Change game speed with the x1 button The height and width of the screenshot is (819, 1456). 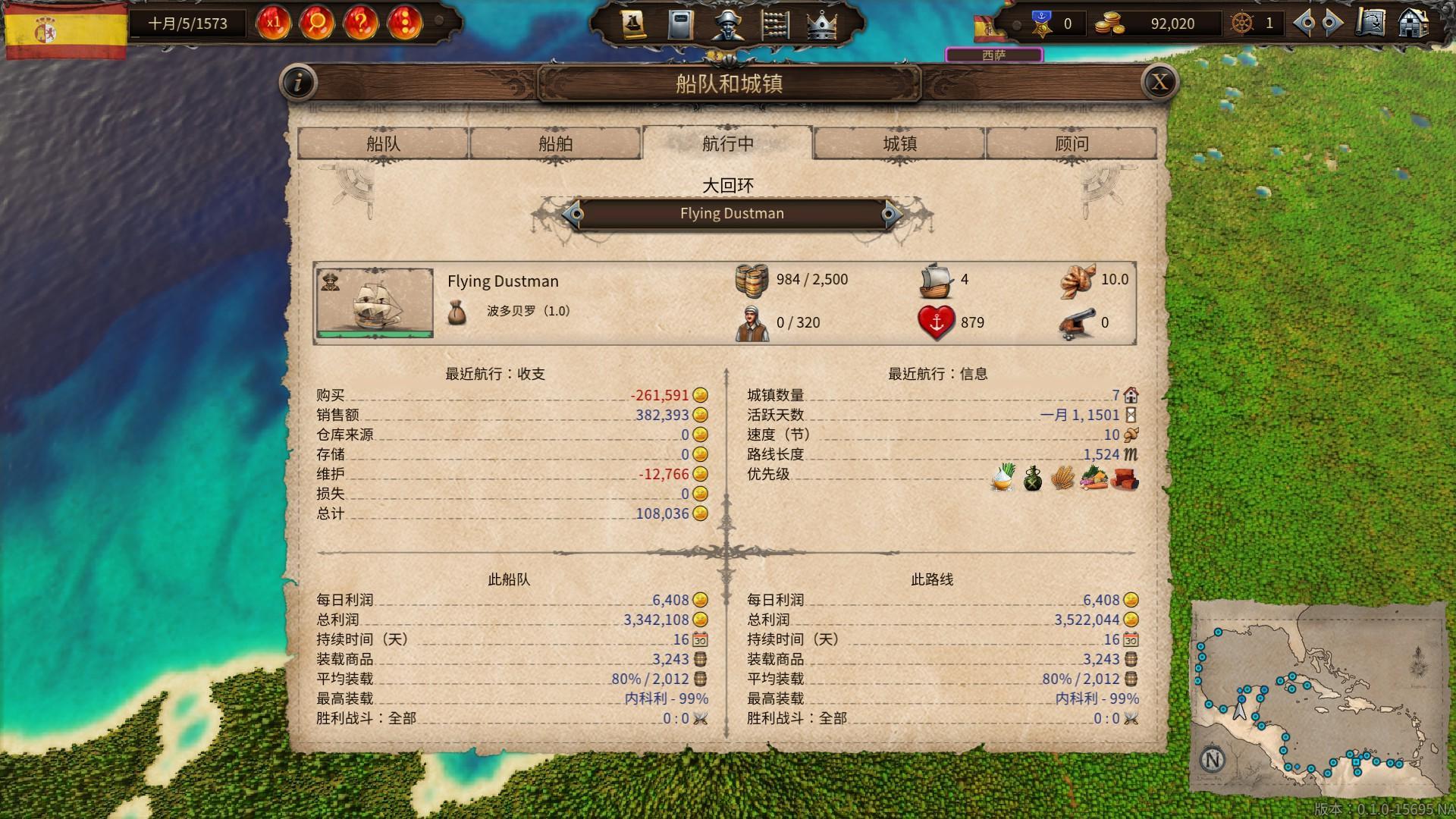click(273, 24)
